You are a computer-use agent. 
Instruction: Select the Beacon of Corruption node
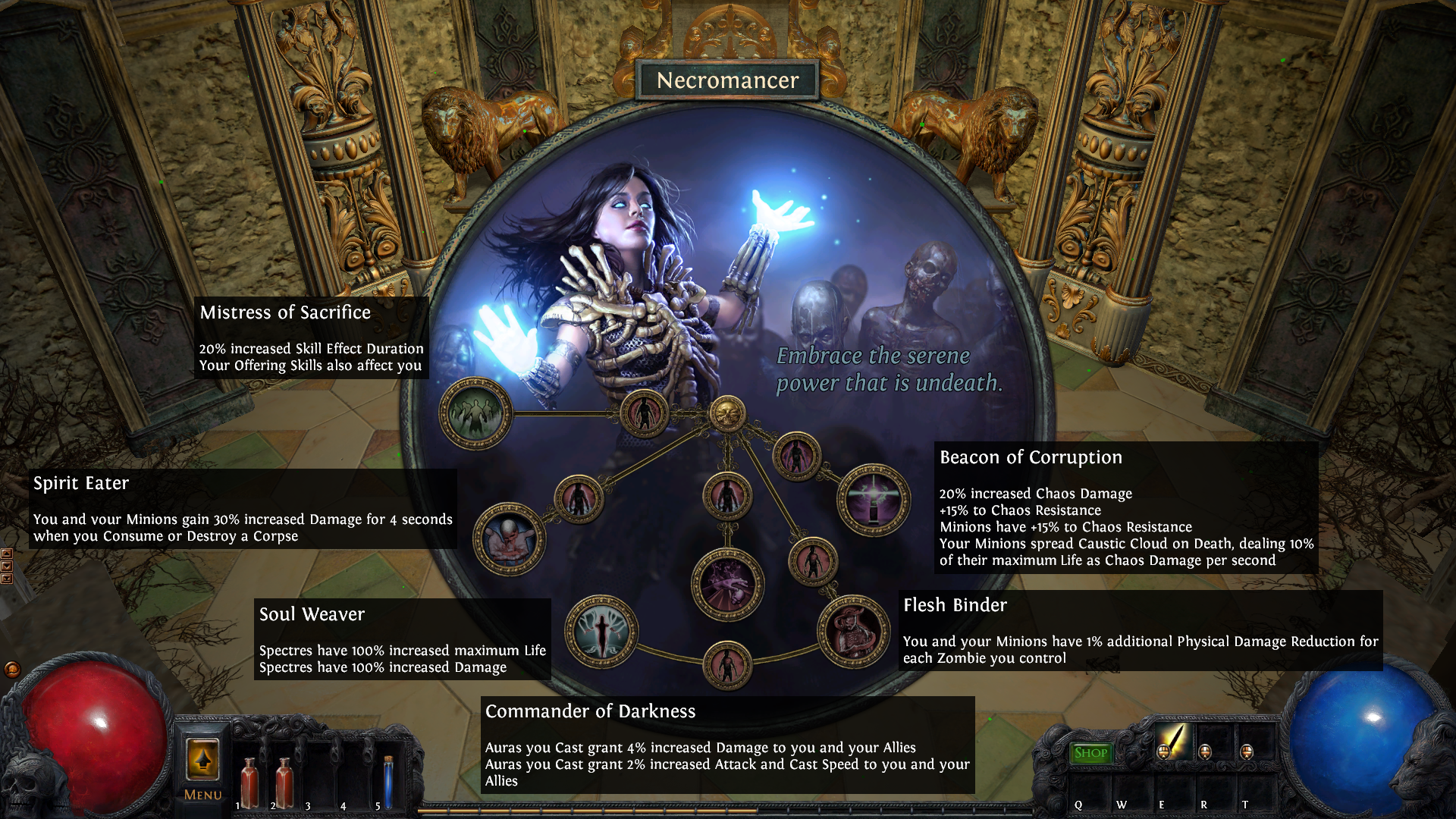click(x=873, y=500)
